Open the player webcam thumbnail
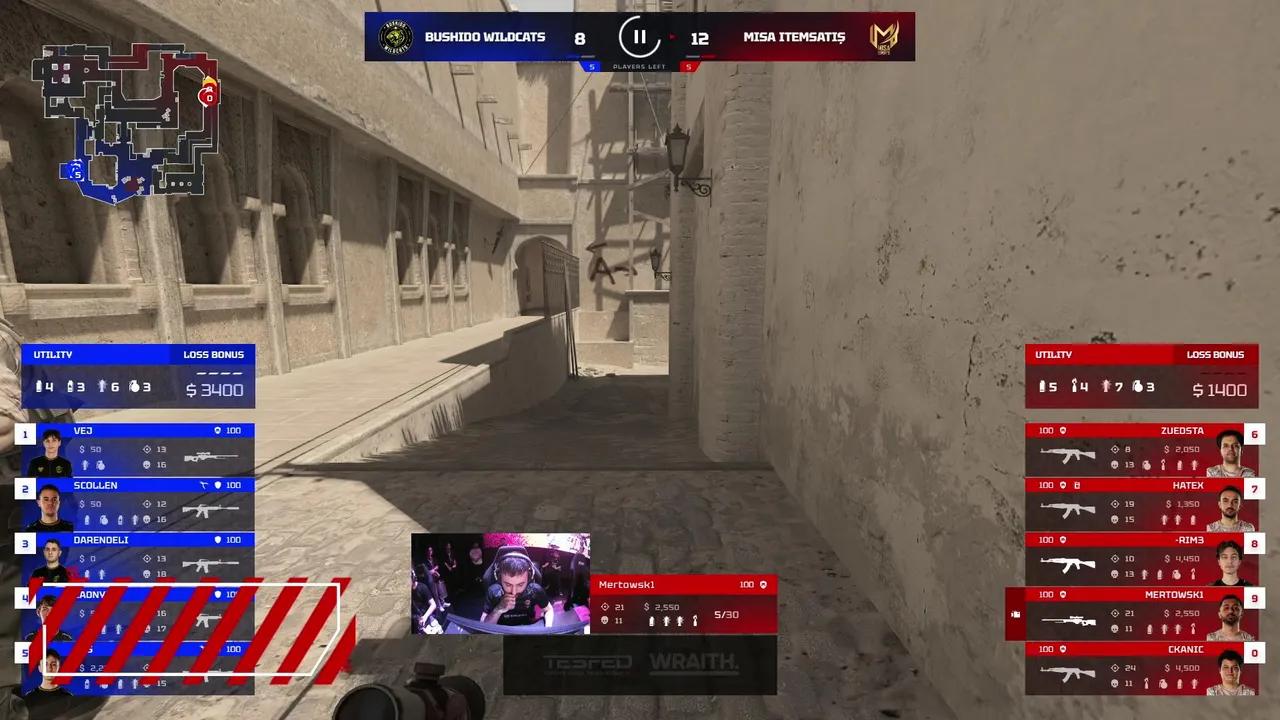Viewport: 1280px width, 720px height. pos(500,583)
